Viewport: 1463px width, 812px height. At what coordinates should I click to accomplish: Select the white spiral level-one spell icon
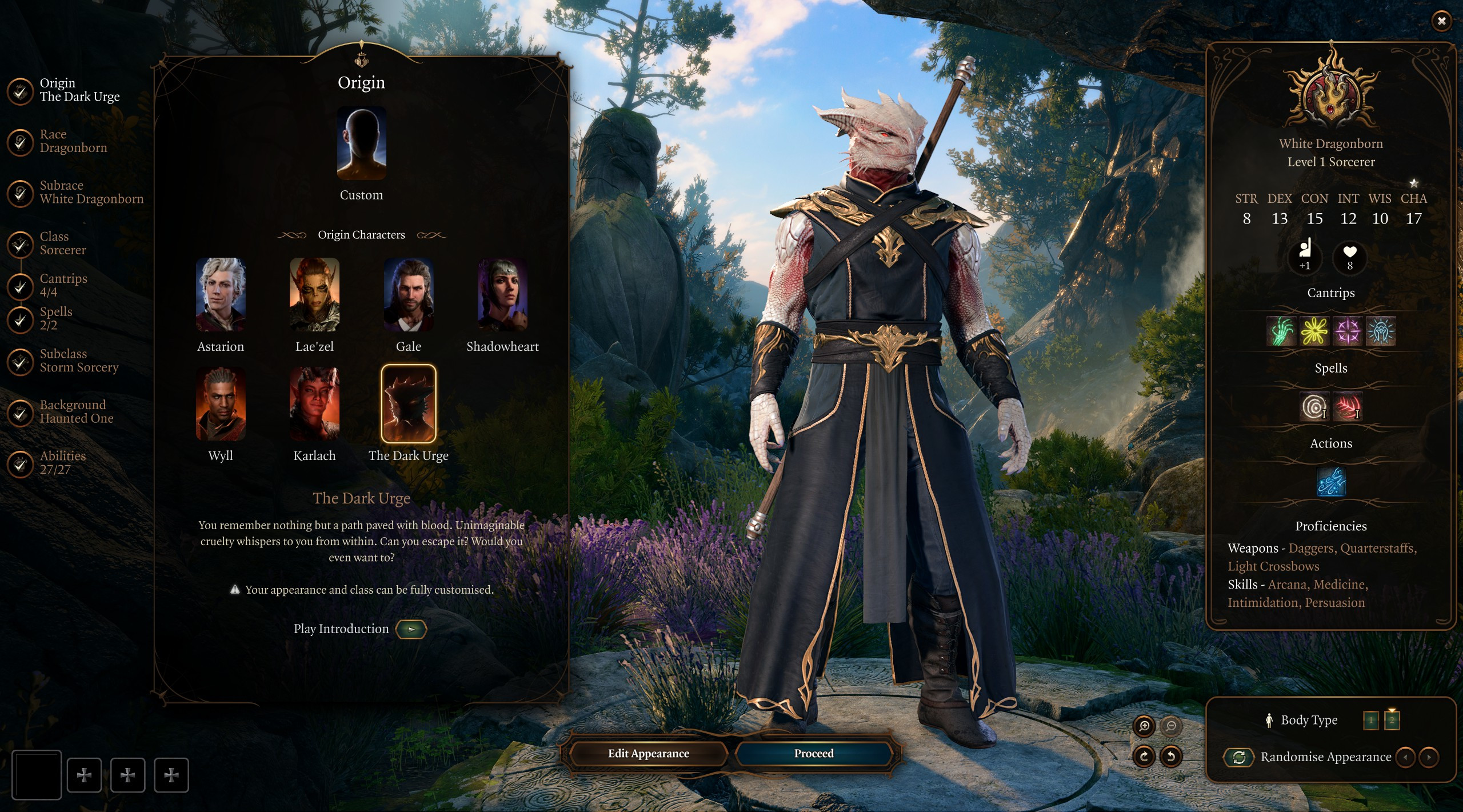pos(1315,407)
